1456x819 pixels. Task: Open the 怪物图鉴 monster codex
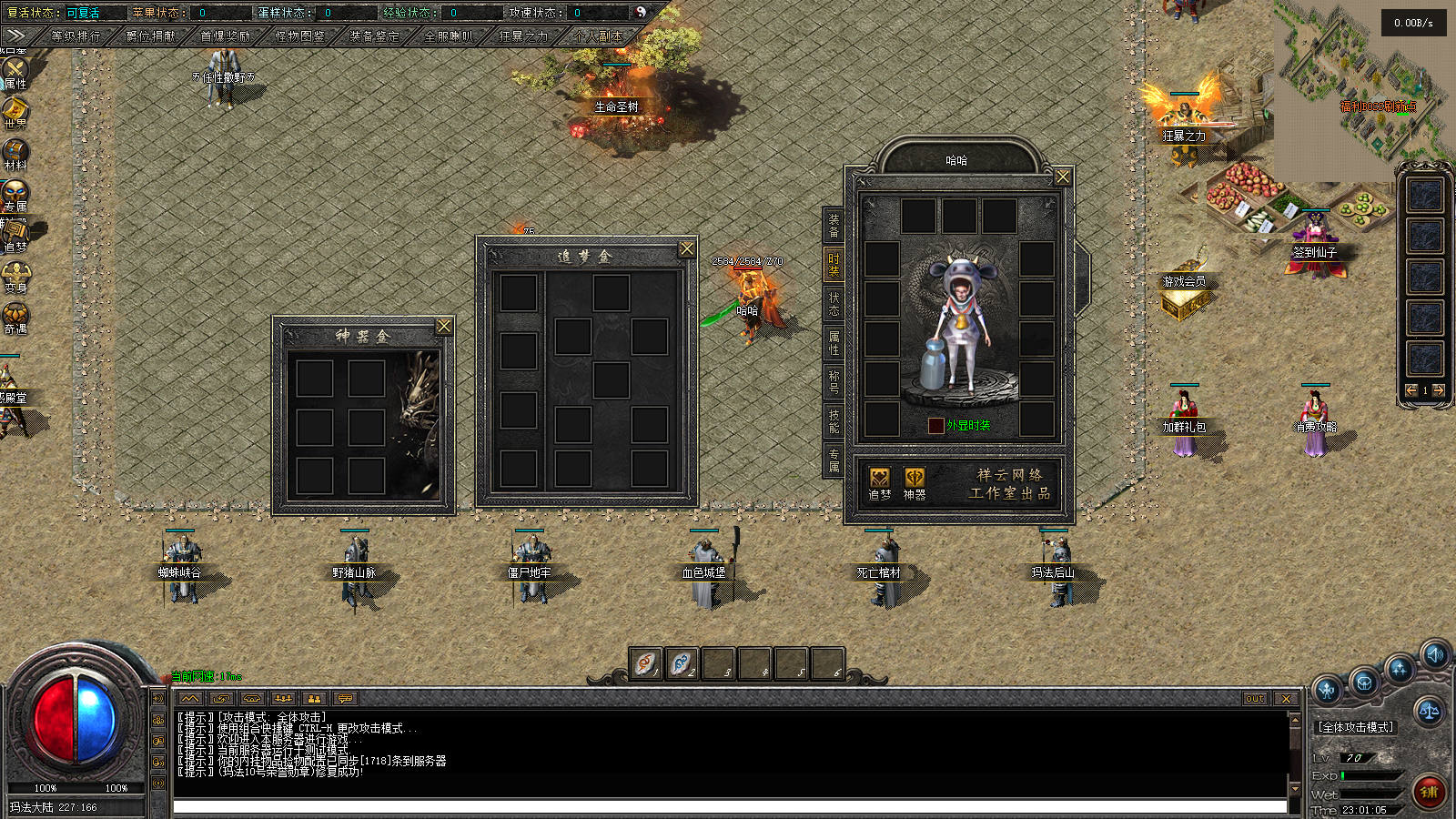click(300, 36)
